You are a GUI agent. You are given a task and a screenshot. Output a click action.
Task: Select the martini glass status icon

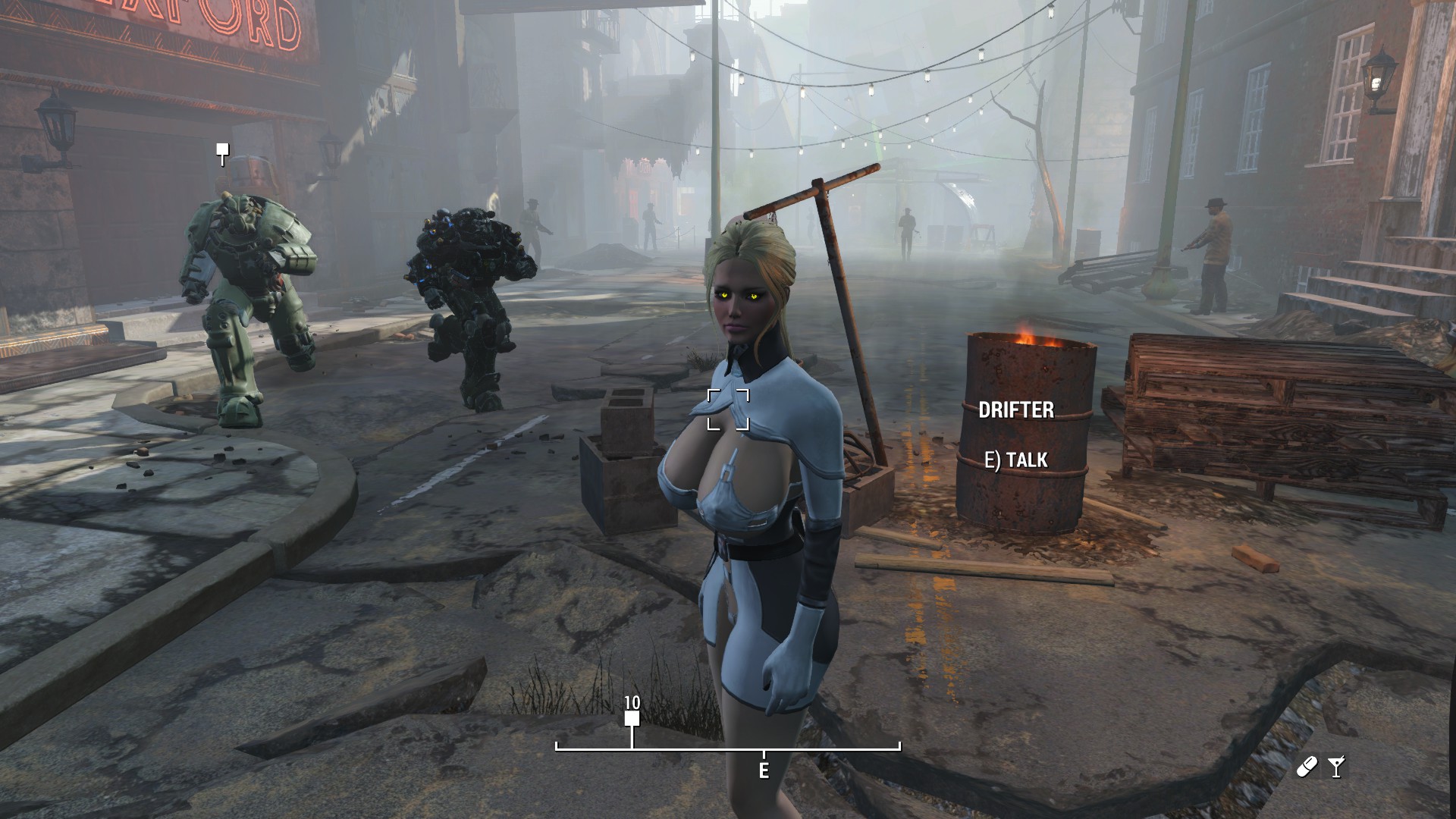tap(1336, 767)
